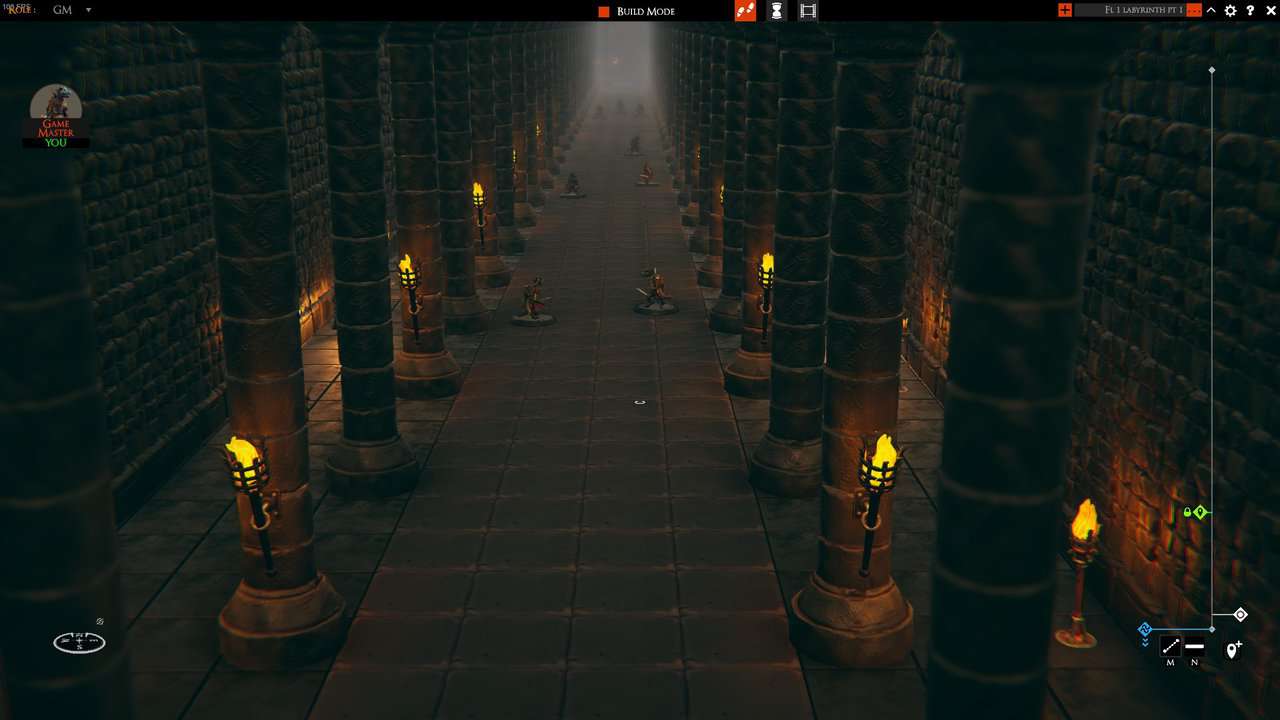
Task: Click the GM menu label
Action: point(62,10)
